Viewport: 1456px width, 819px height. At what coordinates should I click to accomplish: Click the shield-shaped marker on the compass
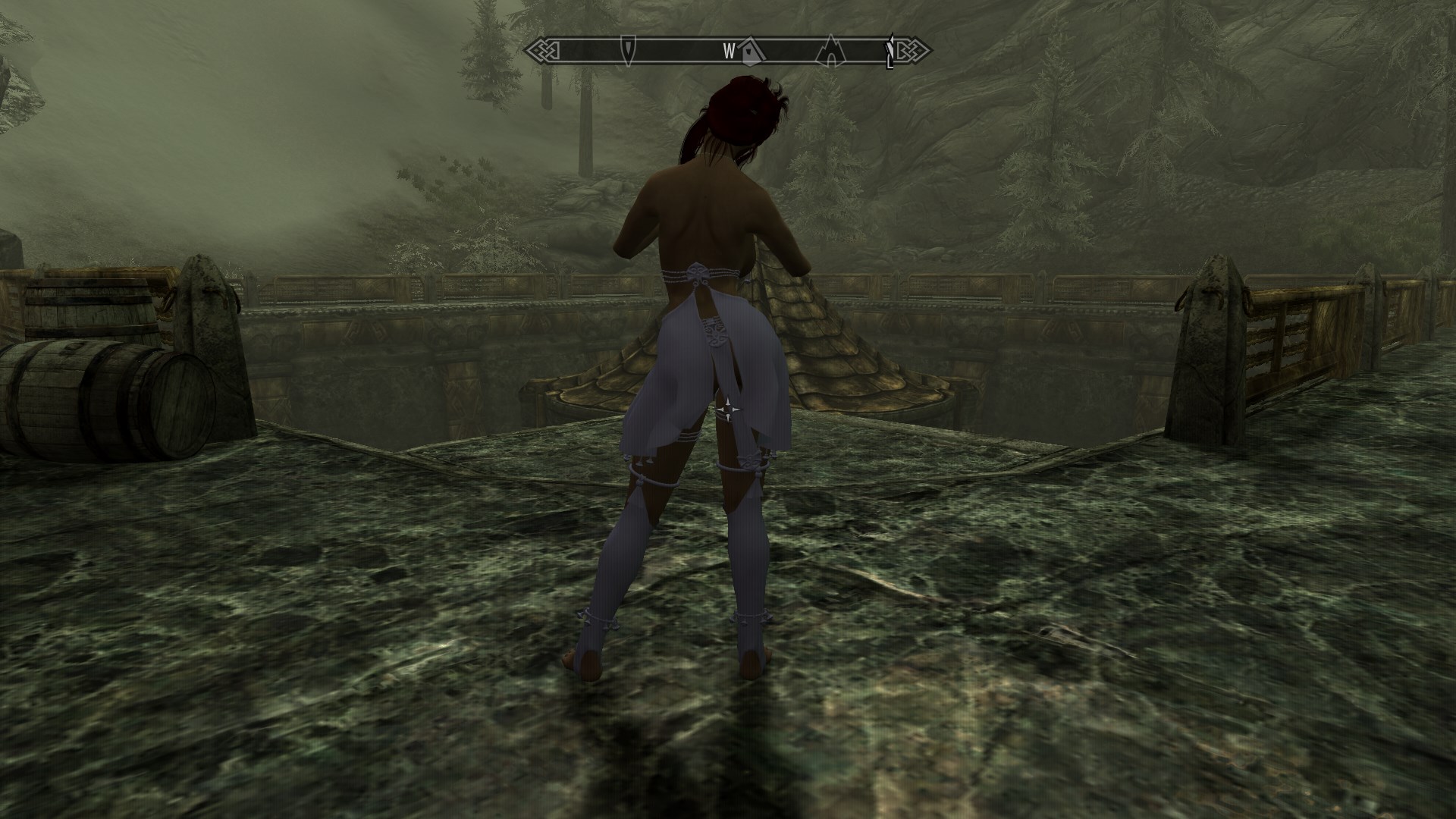628,49
